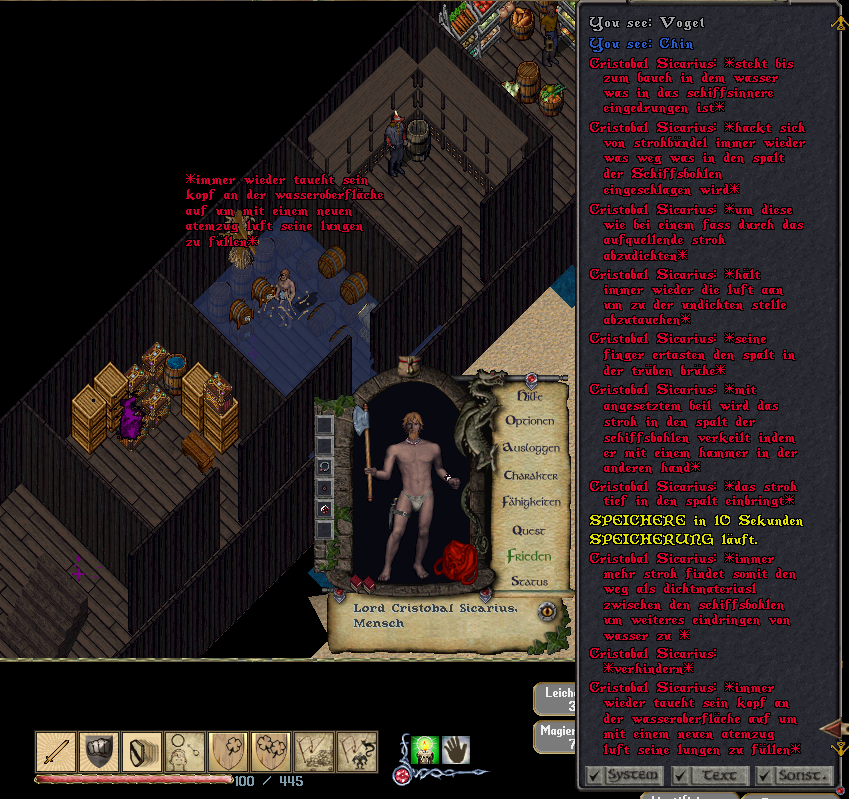Viewport: 849px width, 799px height.
Task: Show the Fähigkeiten list
Action: (530, 502)
